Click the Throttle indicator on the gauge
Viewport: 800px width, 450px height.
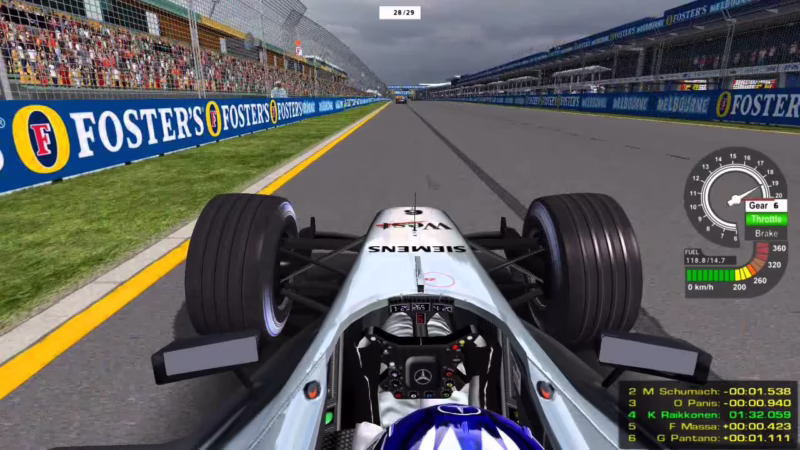(x=766, y=219)
